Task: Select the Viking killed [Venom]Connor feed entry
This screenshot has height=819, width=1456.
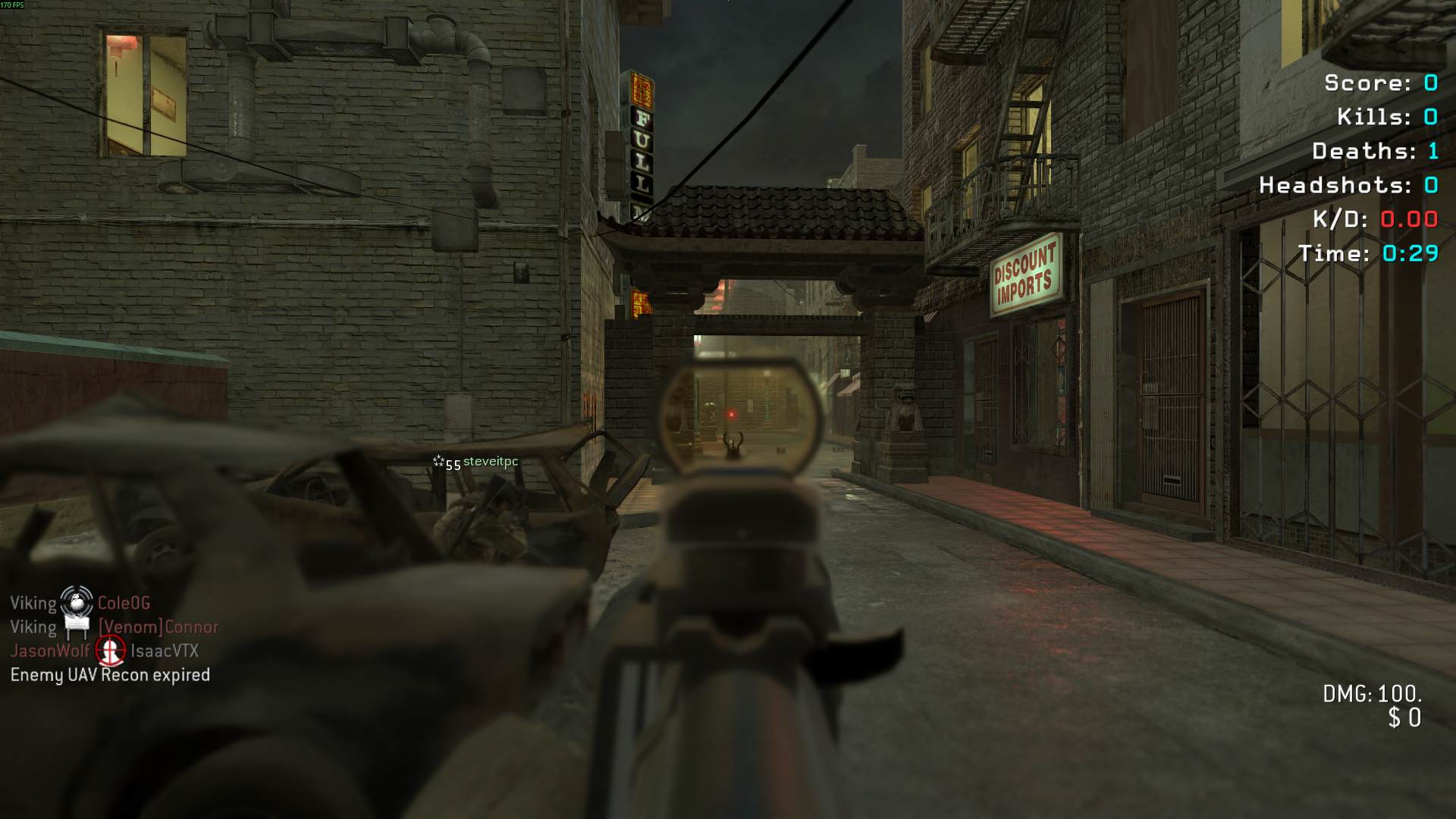Action: (114, 627)
